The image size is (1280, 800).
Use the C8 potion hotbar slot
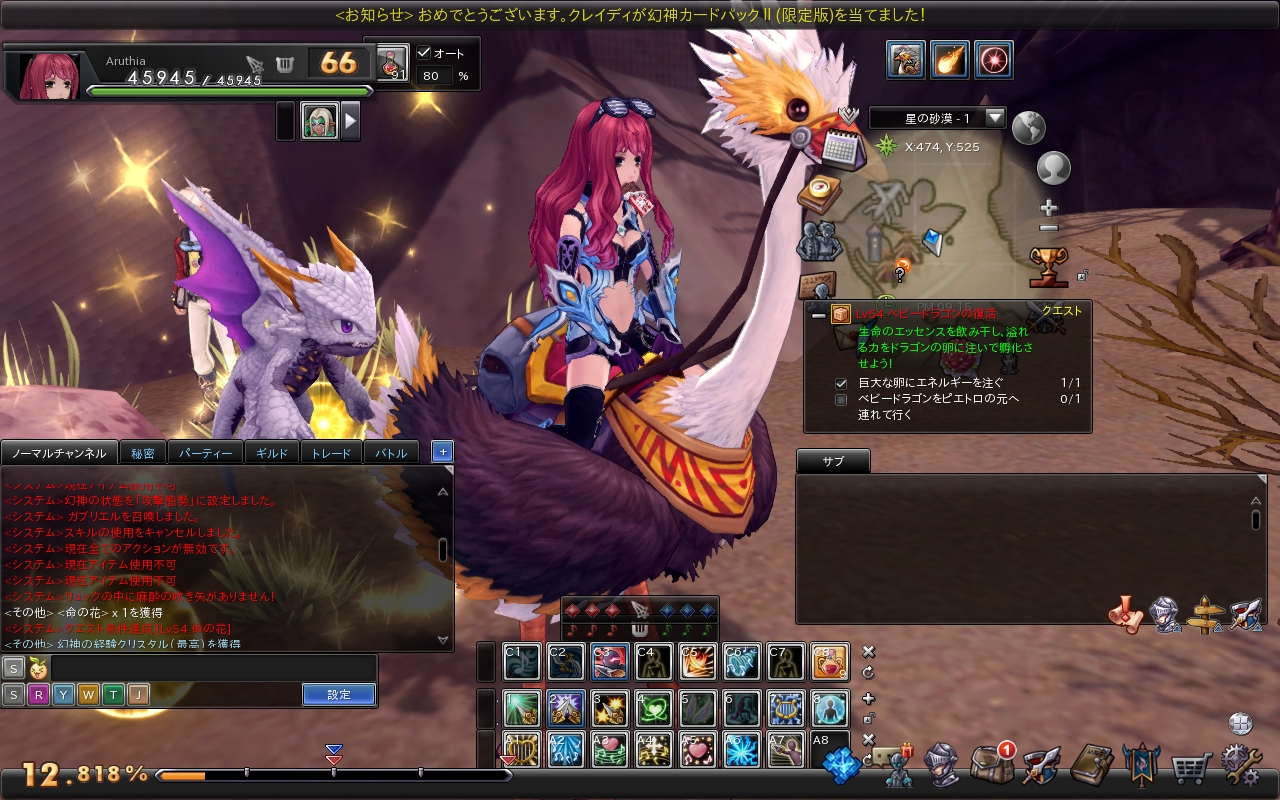point(829,662)
